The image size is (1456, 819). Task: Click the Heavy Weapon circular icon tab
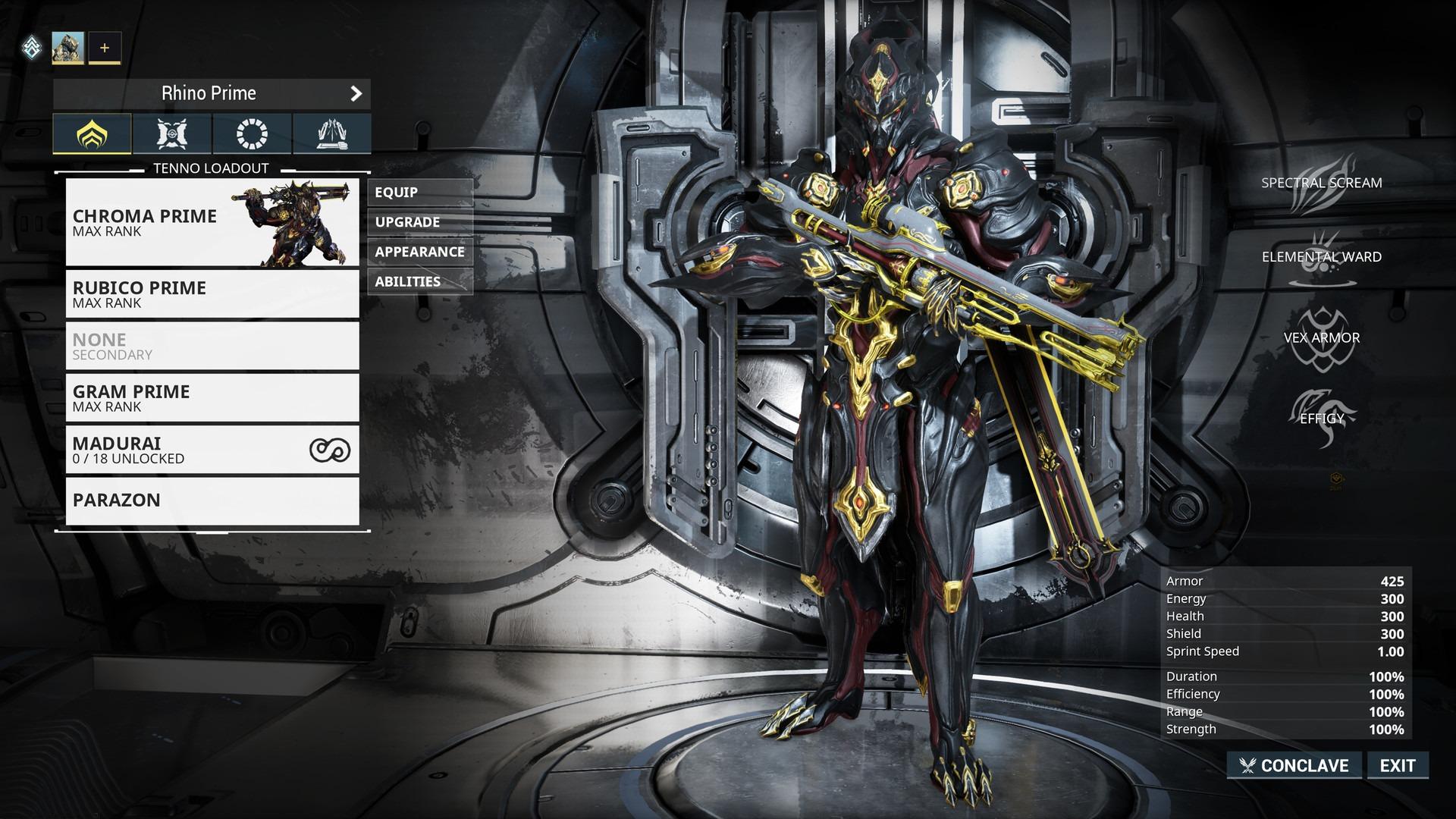point(252,134)
